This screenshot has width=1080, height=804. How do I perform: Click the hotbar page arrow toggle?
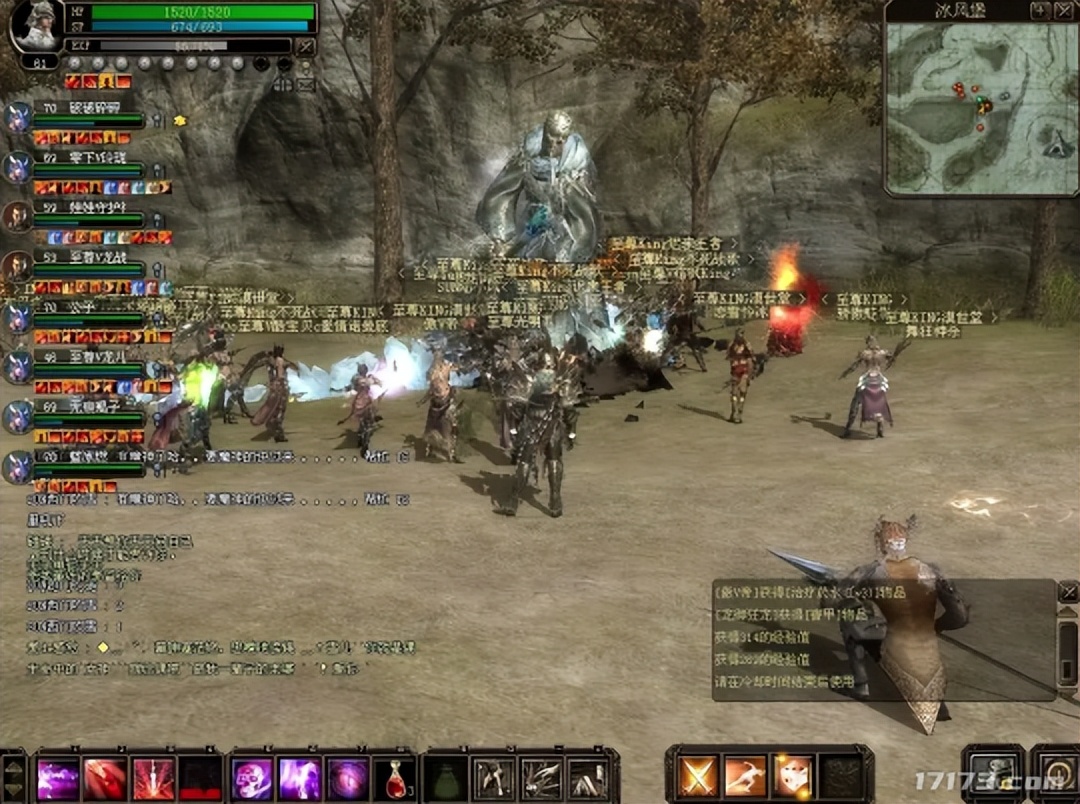[x=14, y=777]
